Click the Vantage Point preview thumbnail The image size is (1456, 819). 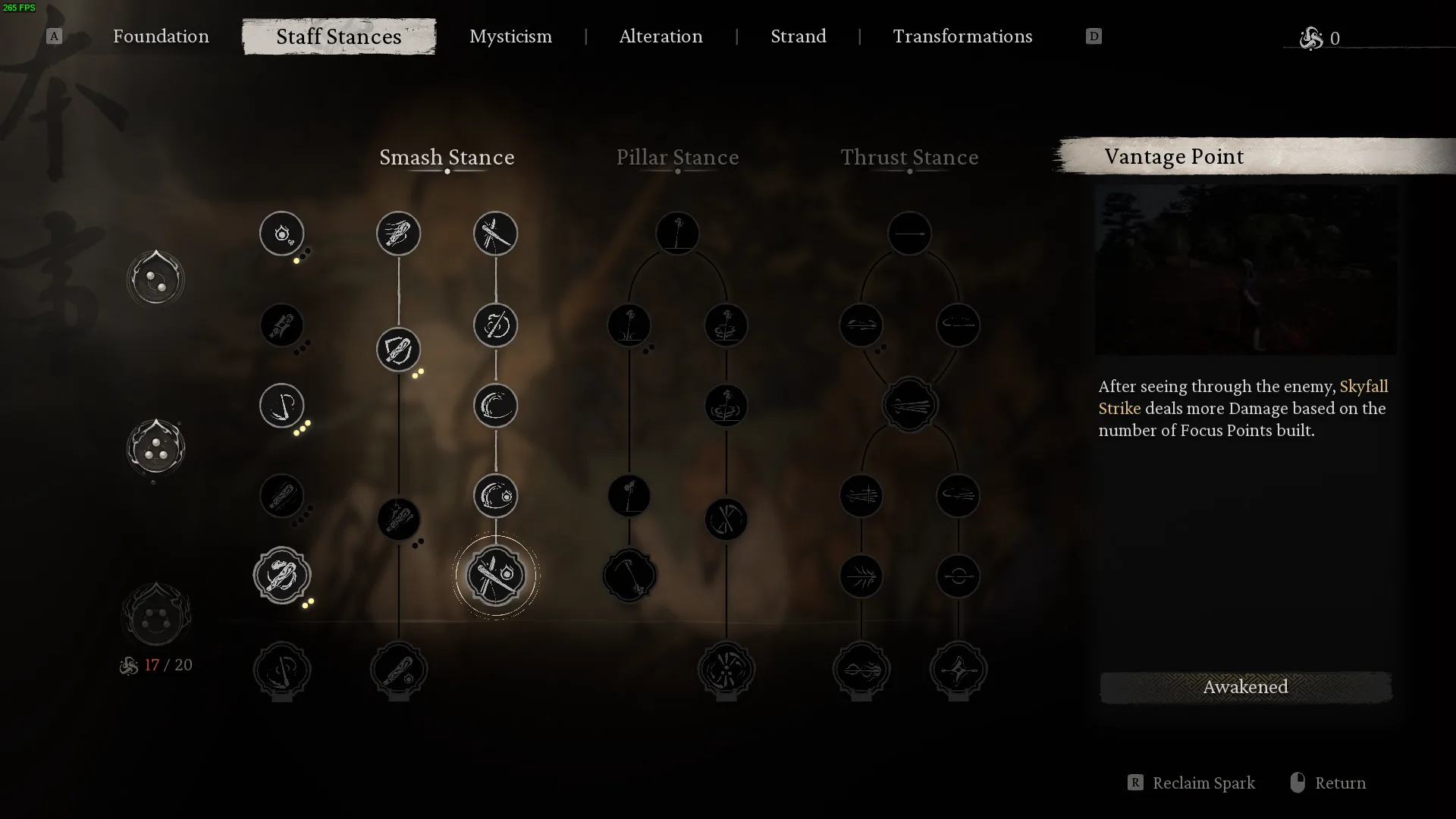1245,270
